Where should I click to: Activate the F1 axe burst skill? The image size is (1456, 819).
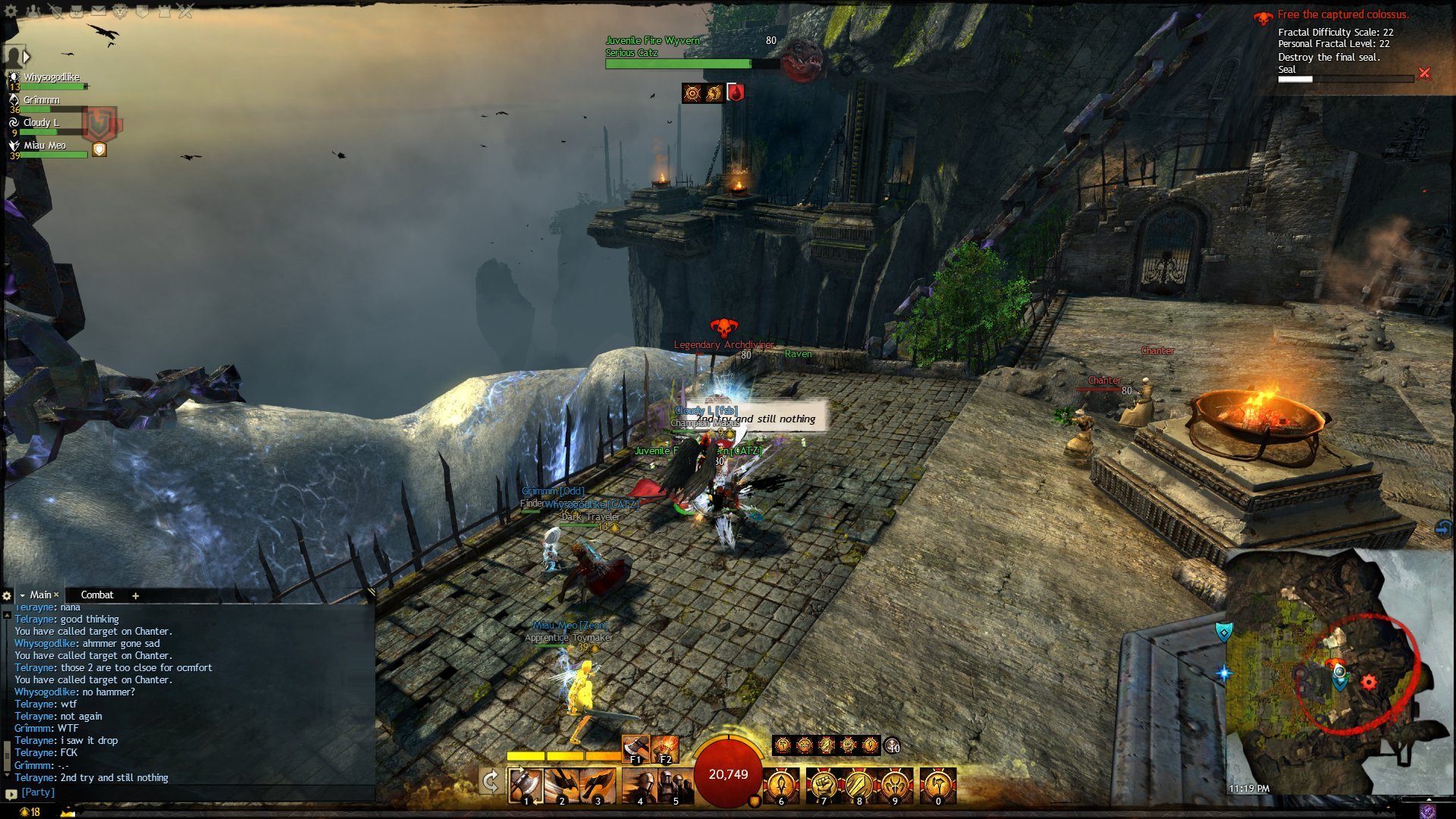635,749
